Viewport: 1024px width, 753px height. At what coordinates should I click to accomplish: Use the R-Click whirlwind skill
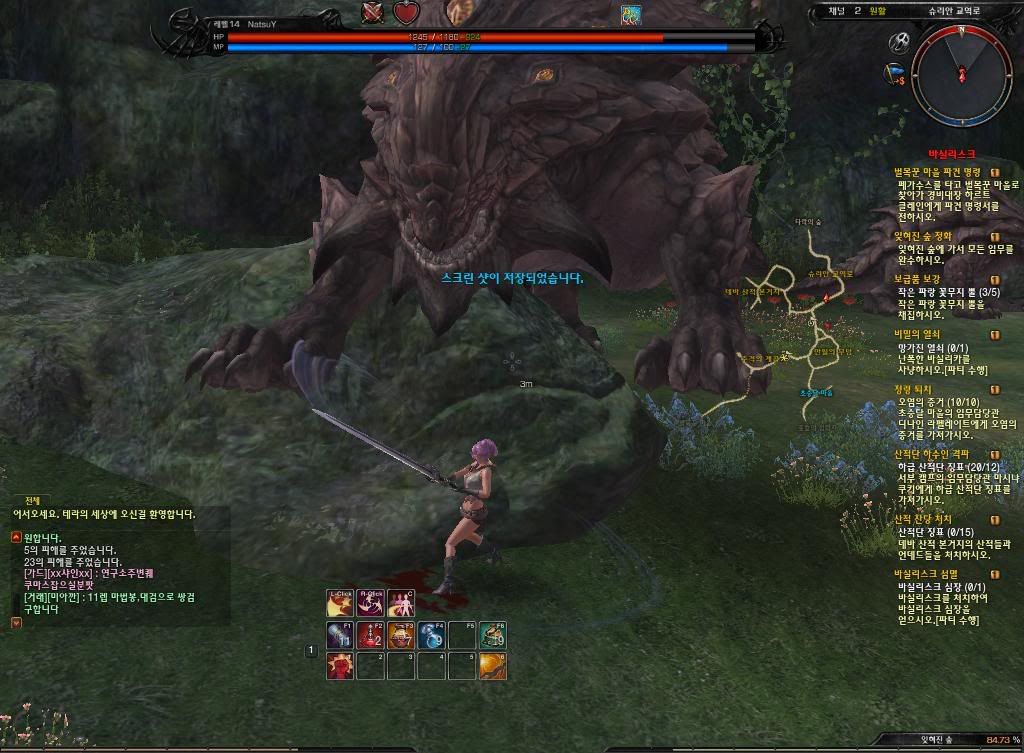coord(372,604)
